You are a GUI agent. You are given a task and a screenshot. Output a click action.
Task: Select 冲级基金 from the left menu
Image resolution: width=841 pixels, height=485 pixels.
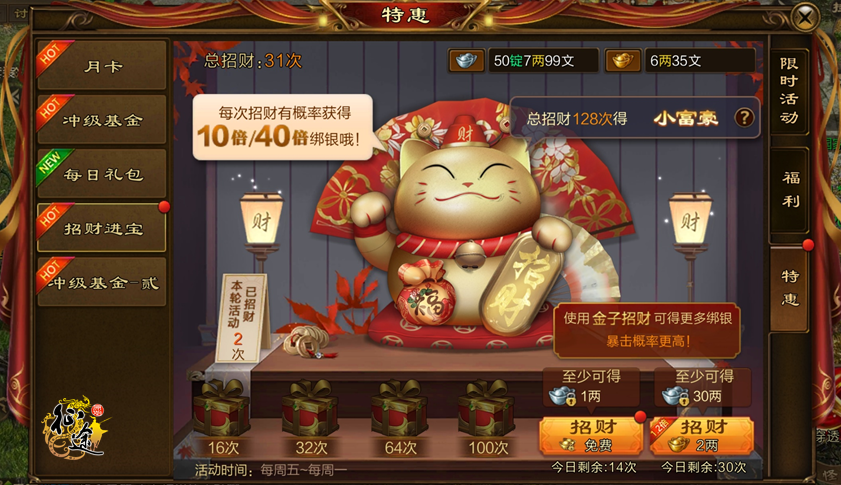[x=102, y=120]
